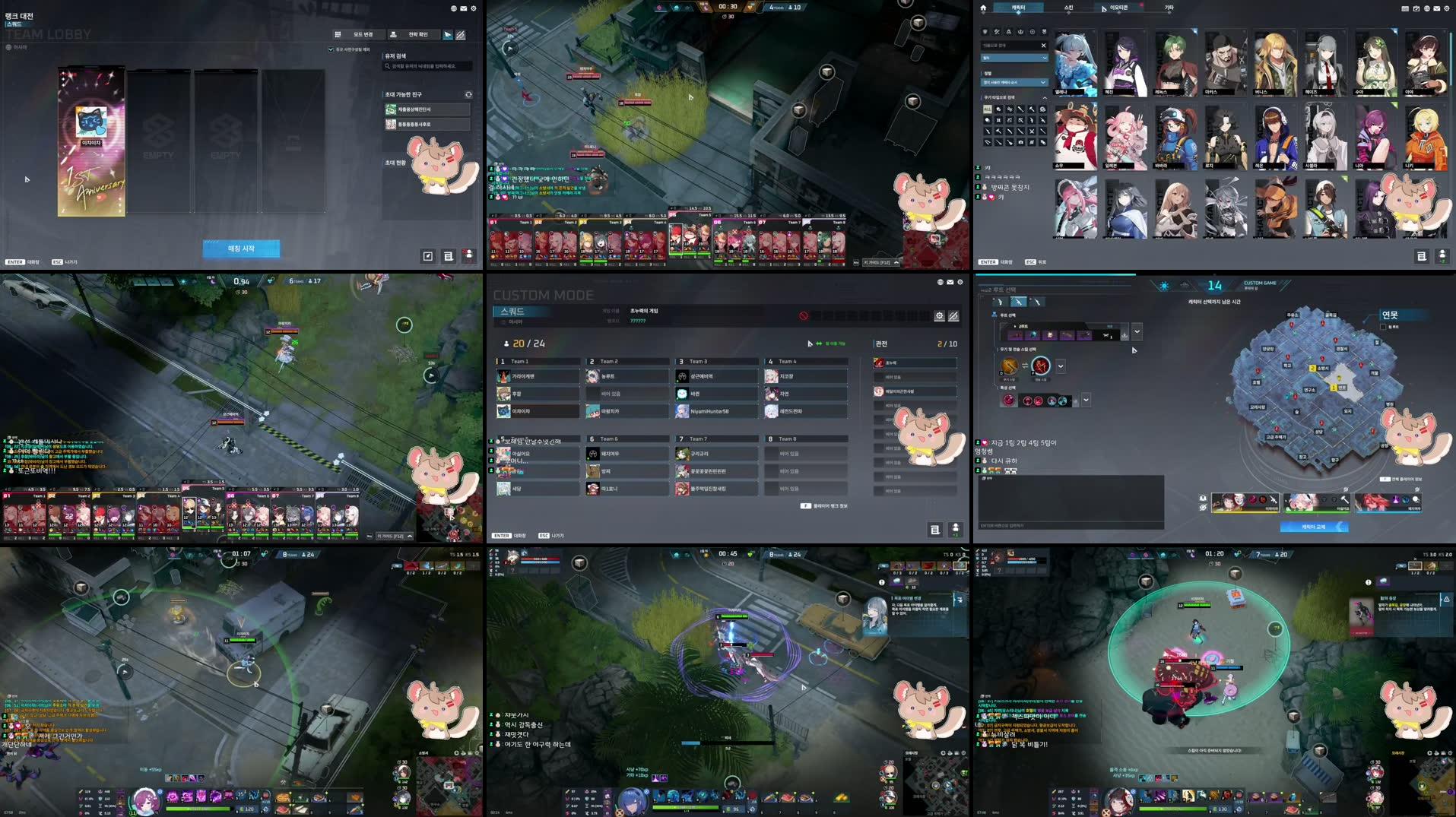Screen dimensions: 1456x817
Task: Open the skill selection chevron dropdown
Action: (1061, 366)
